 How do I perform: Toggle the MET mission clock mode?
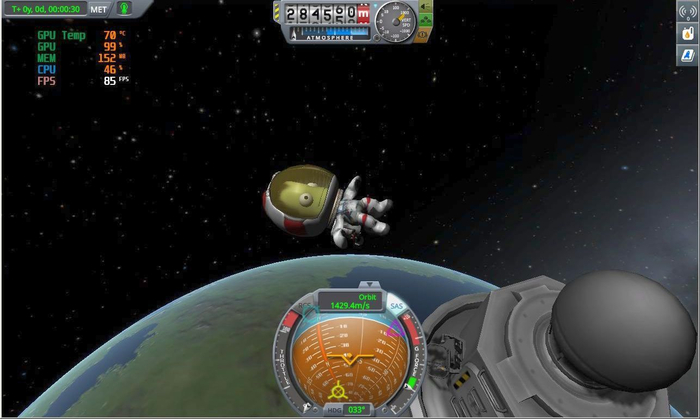click(x=98, y=8)
